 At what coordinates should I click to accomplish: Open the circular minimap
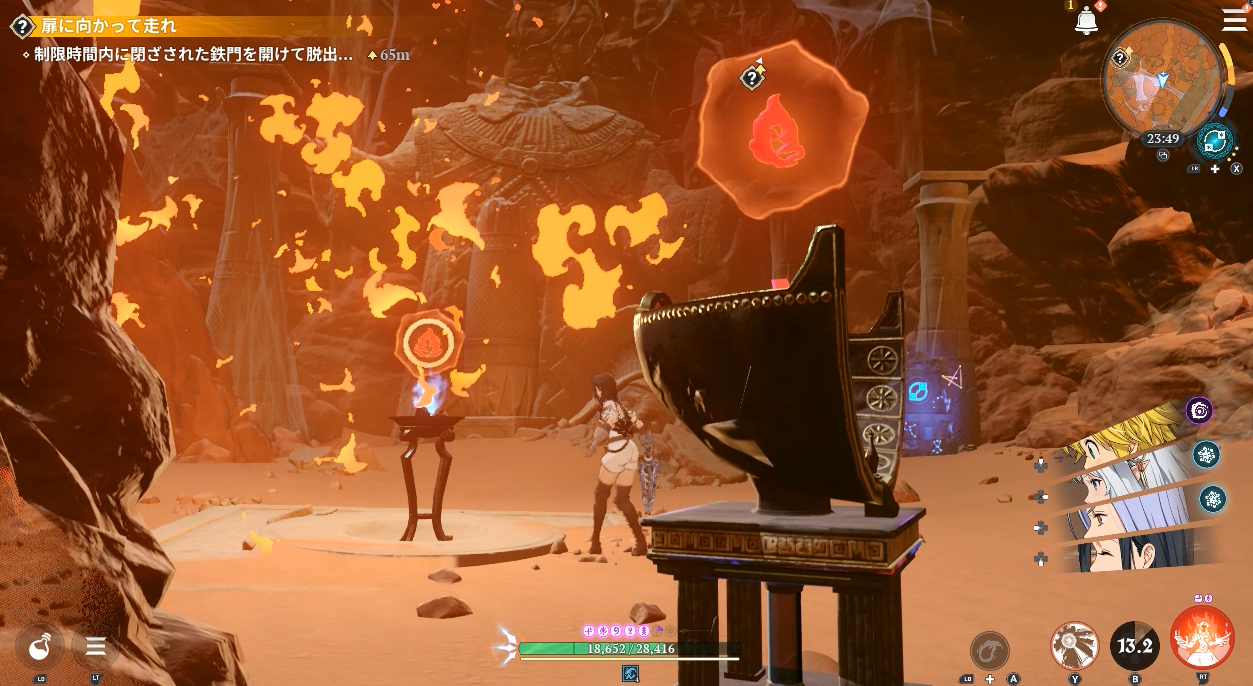[1162, 80]
